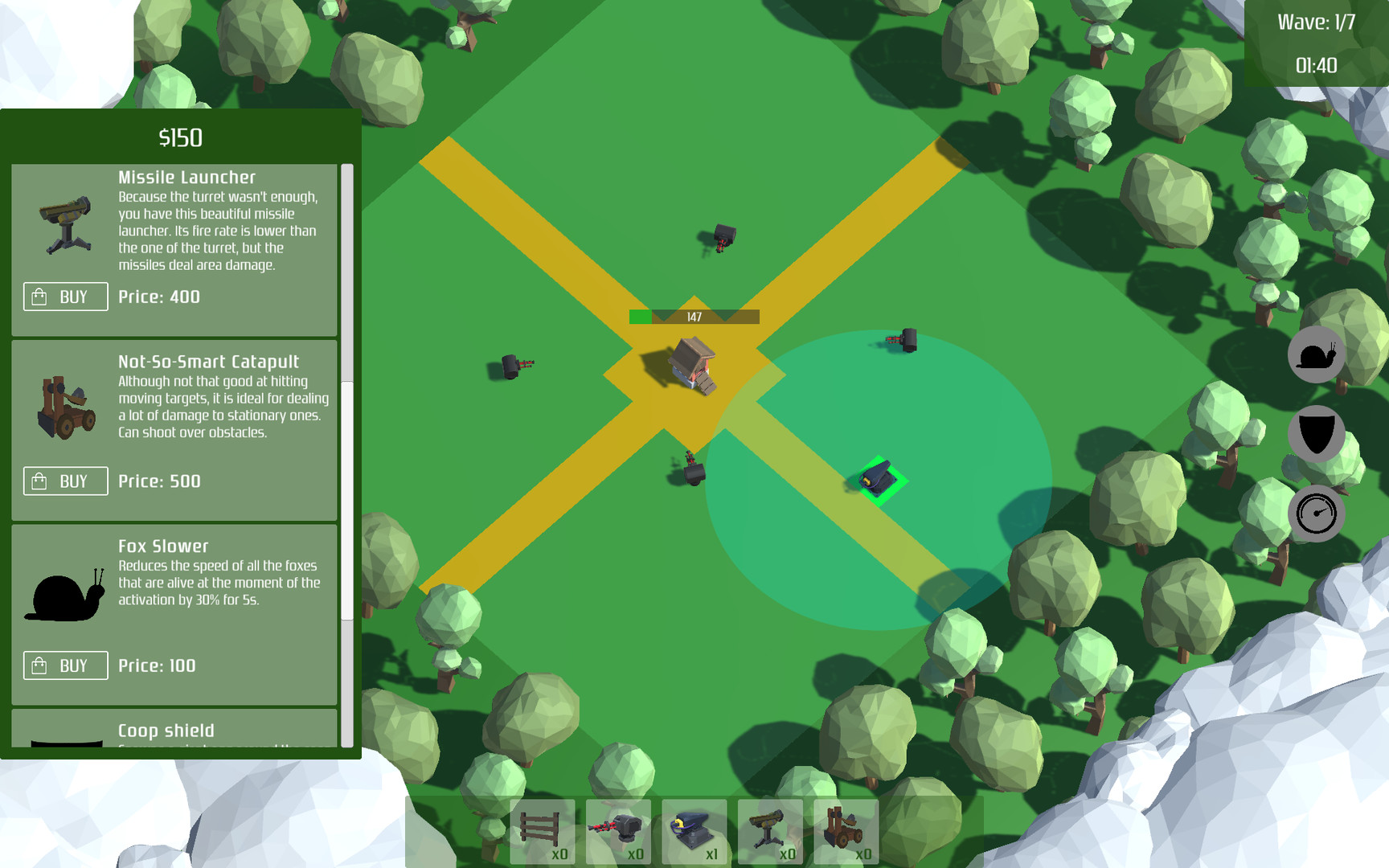Select the turret item in the hotbar

click(x=619, y=832)
